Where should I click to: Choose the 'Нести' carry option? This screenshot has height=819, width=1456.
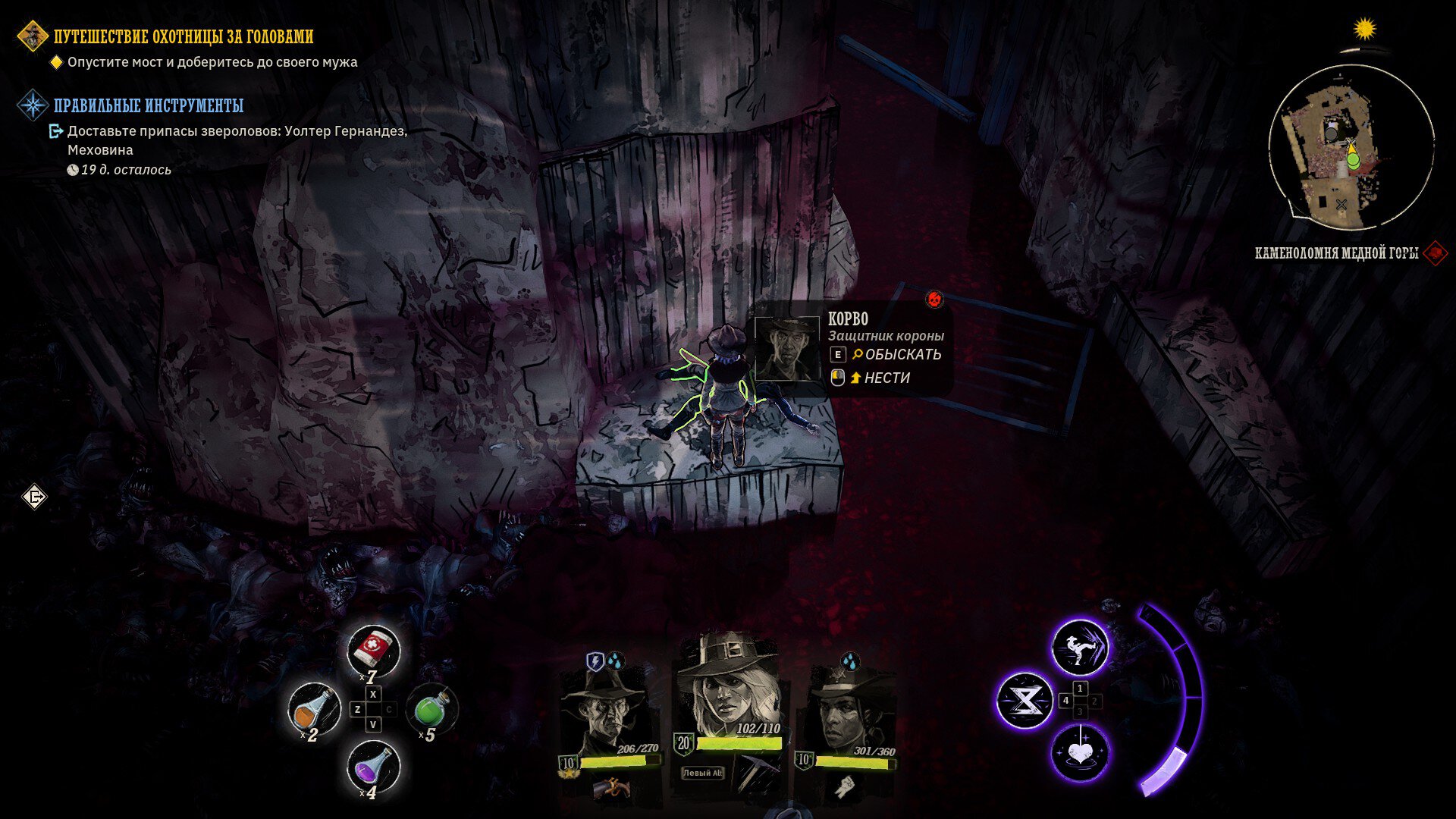pyautogui.click(x=886, y=378)
